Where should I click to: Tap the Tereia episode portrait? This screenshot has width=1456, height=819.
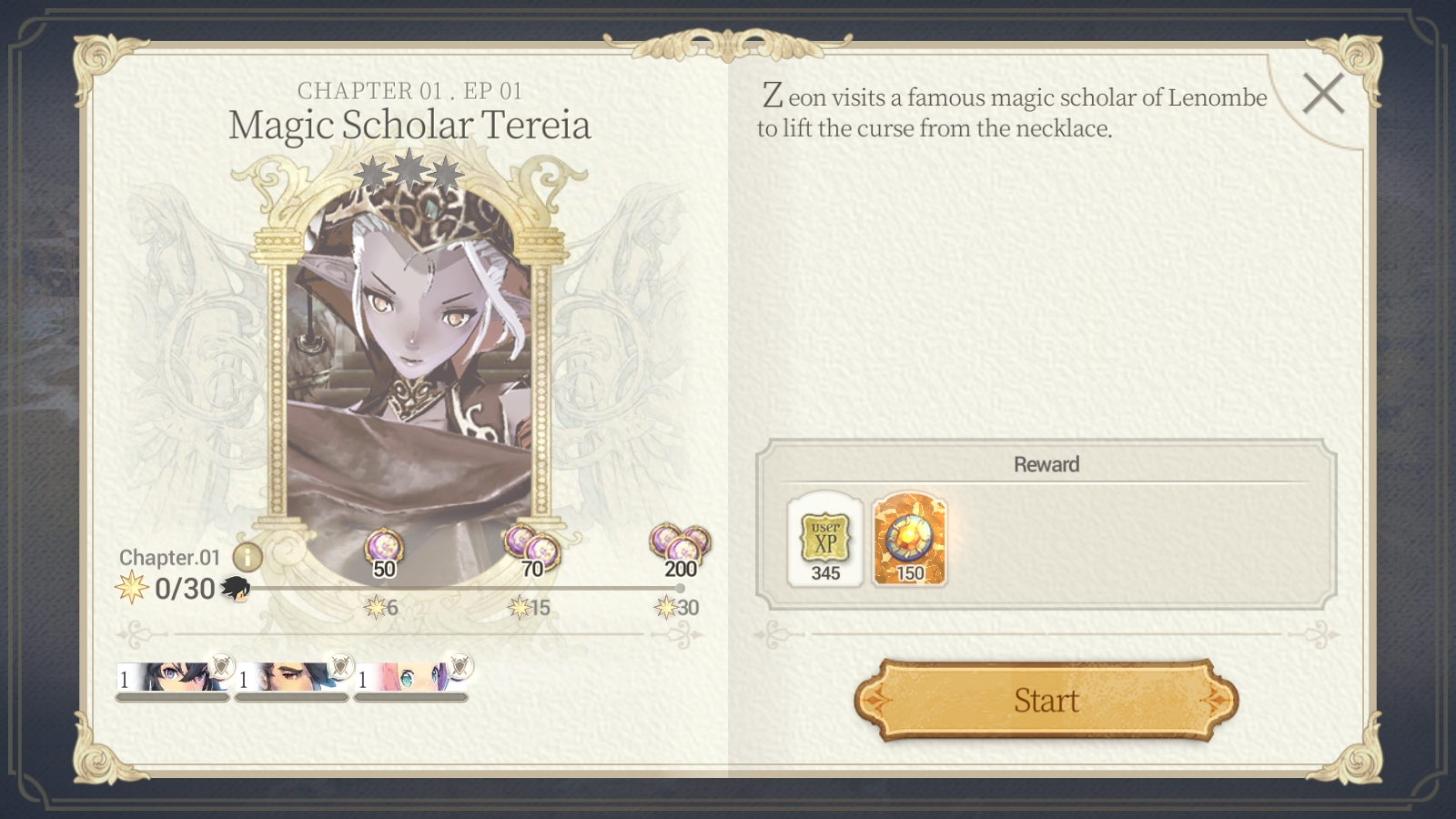point(409,364)
